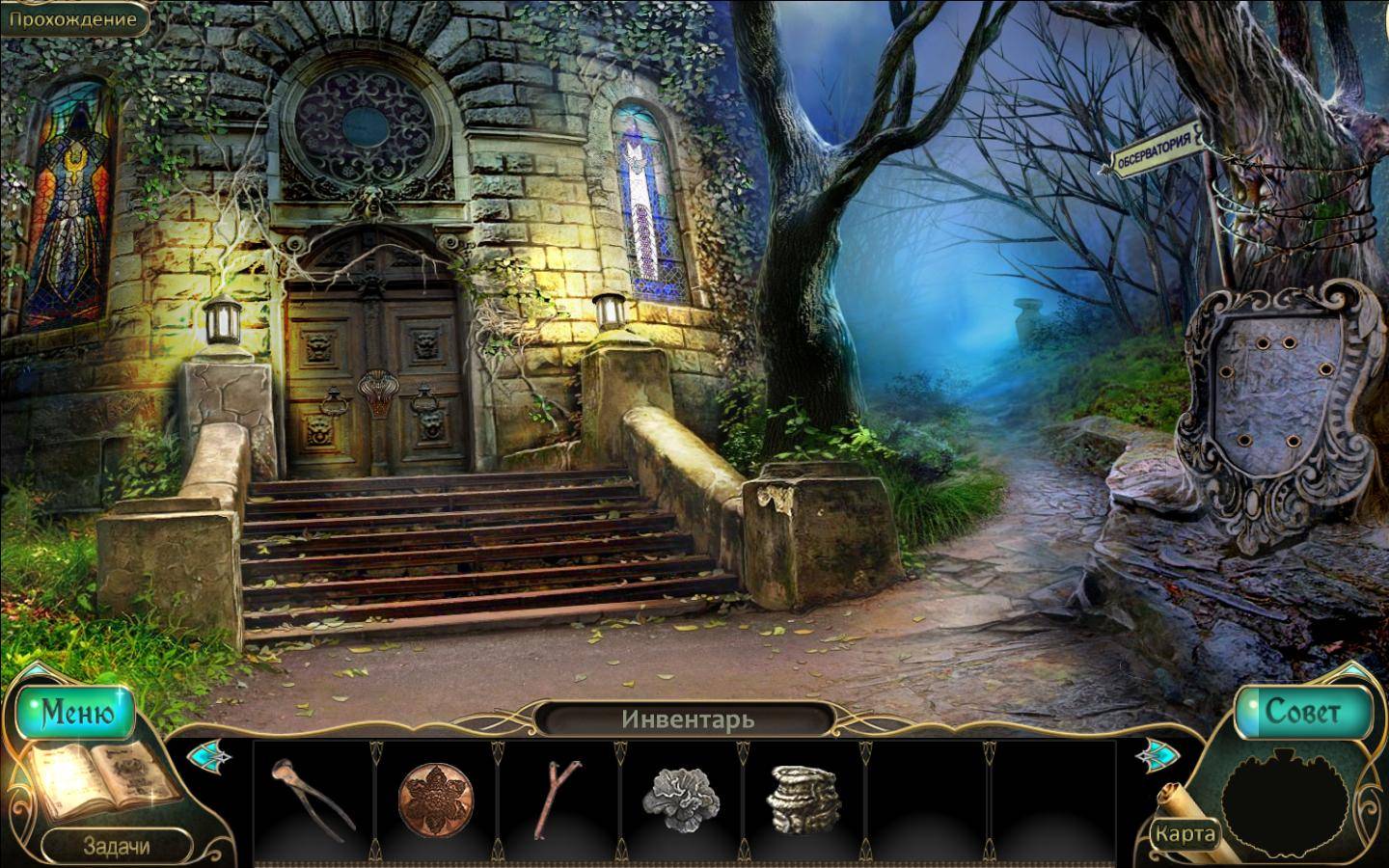This screenshot has width=1389, height=868.
Task: Ask for a hint with Совет
Action: click(x=1304, y=713)
